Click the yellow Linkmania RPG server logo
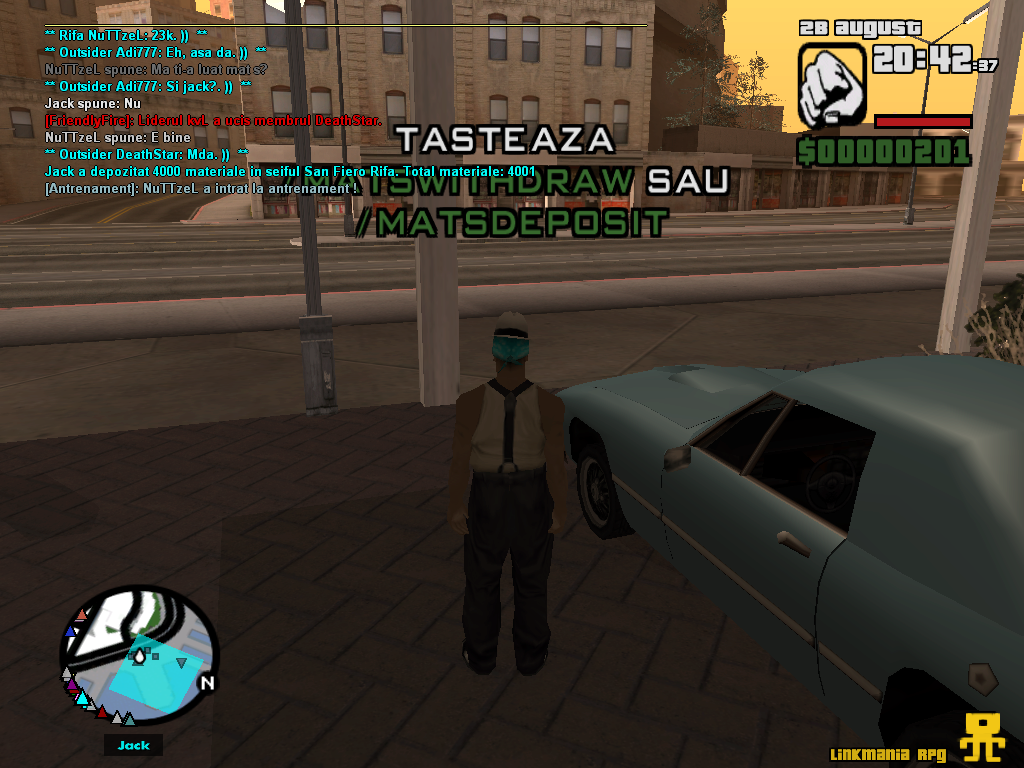Image resolution: width=1024 pixels, height=768 pixels. pos(983,739)
